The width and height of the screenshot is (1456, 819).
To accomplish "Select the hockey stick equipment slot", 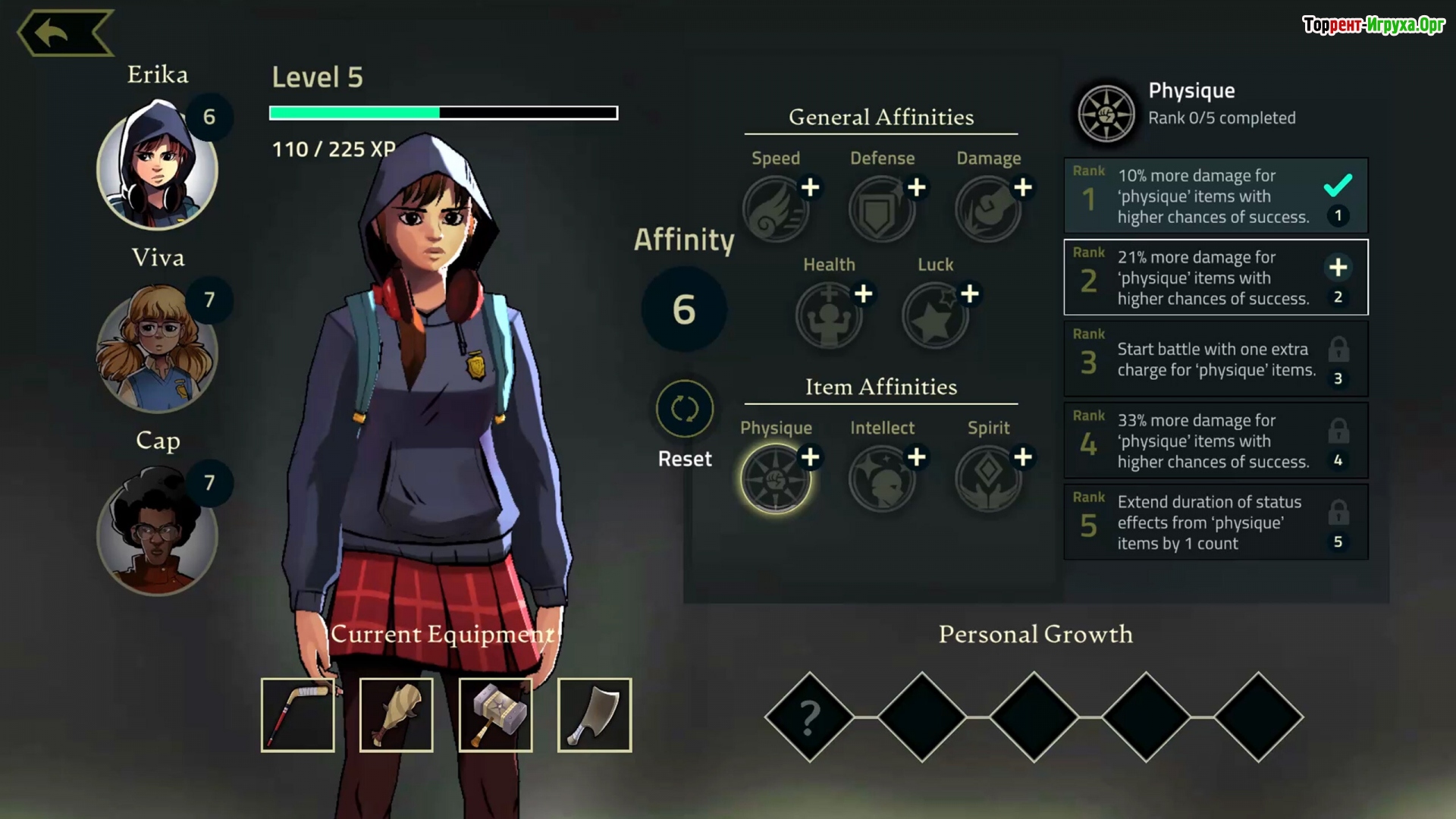I will click(297, 715).
